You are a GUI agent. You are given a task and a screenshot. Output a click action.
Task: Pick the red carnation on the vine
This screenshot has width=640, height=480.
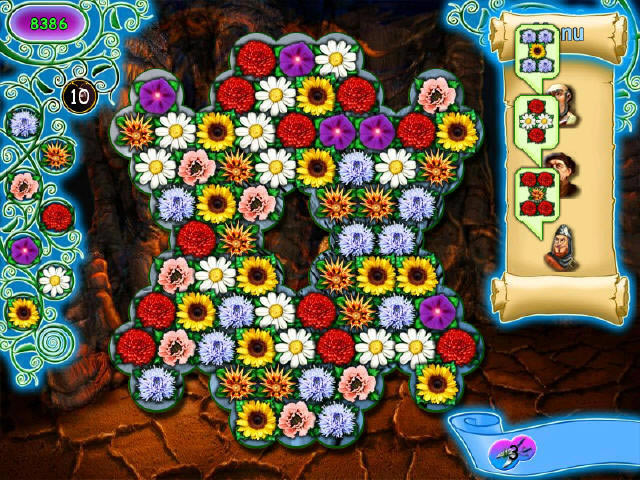[x=57, y=216]
